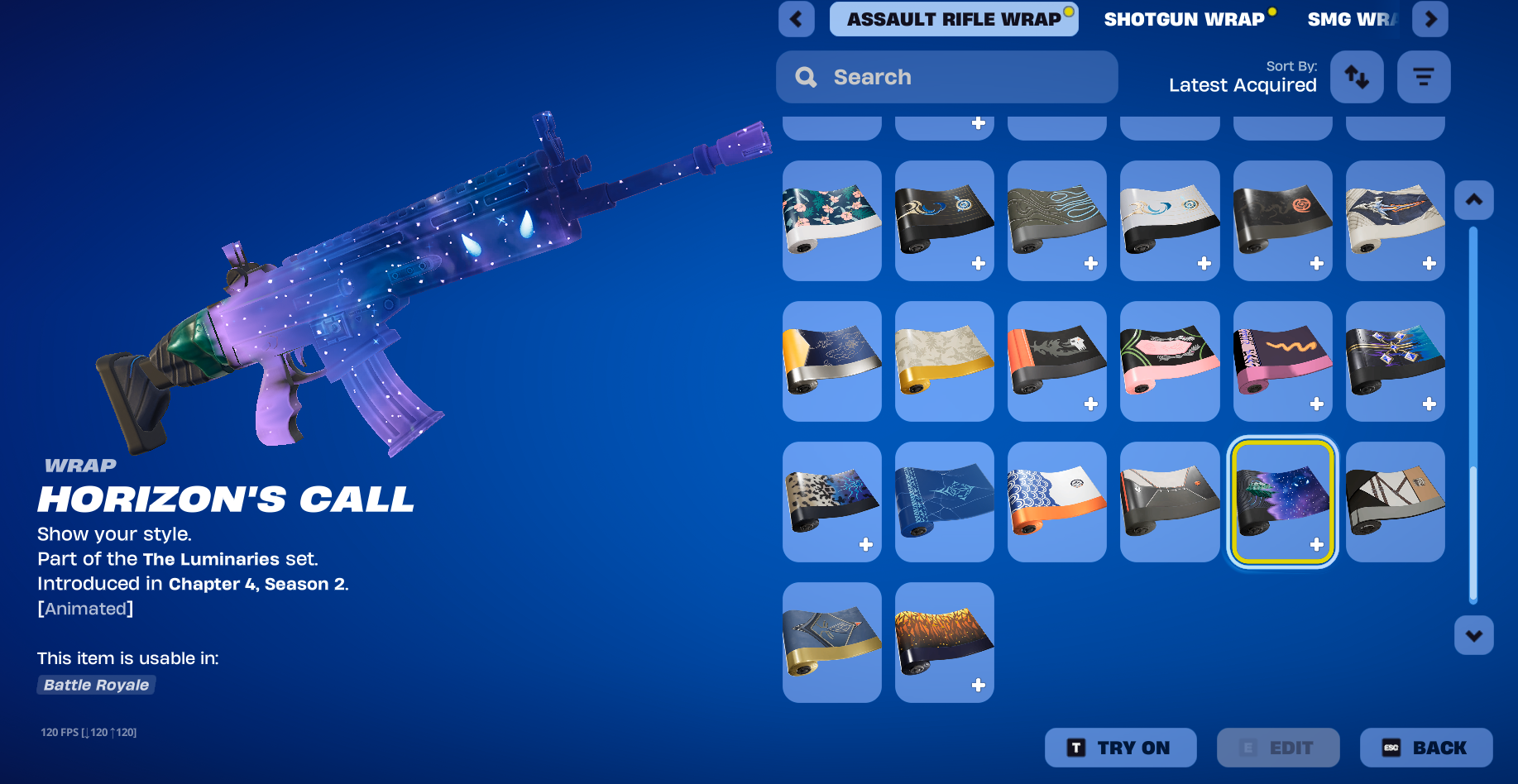Pick the black and pink wrap with green lines

1169,361
